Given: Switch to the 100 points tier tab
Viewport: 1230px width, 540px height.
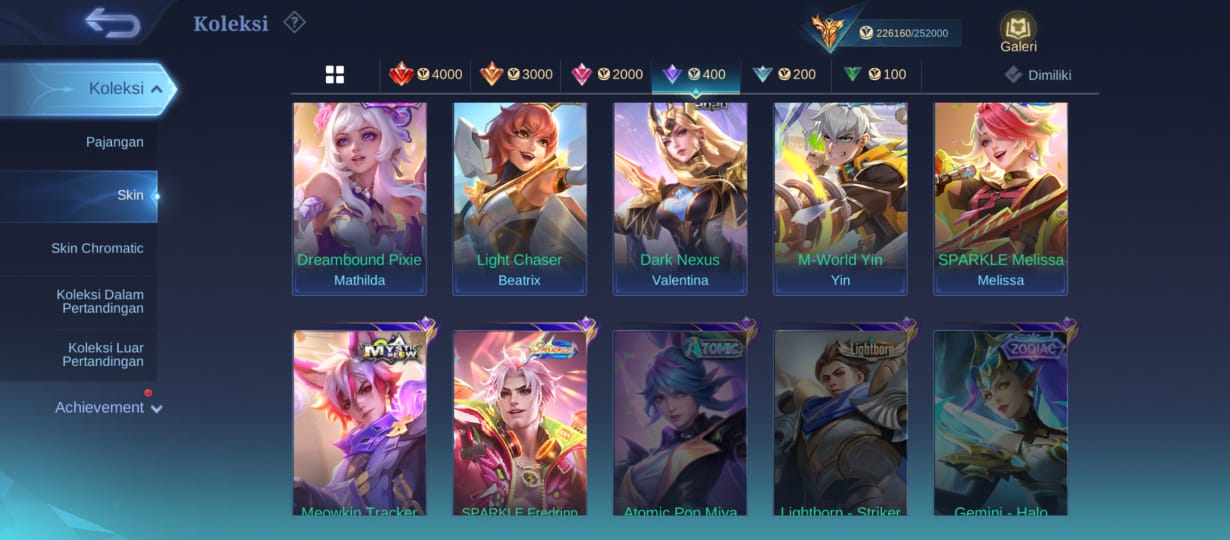Looking at the screenshot, I should point(875,74).
